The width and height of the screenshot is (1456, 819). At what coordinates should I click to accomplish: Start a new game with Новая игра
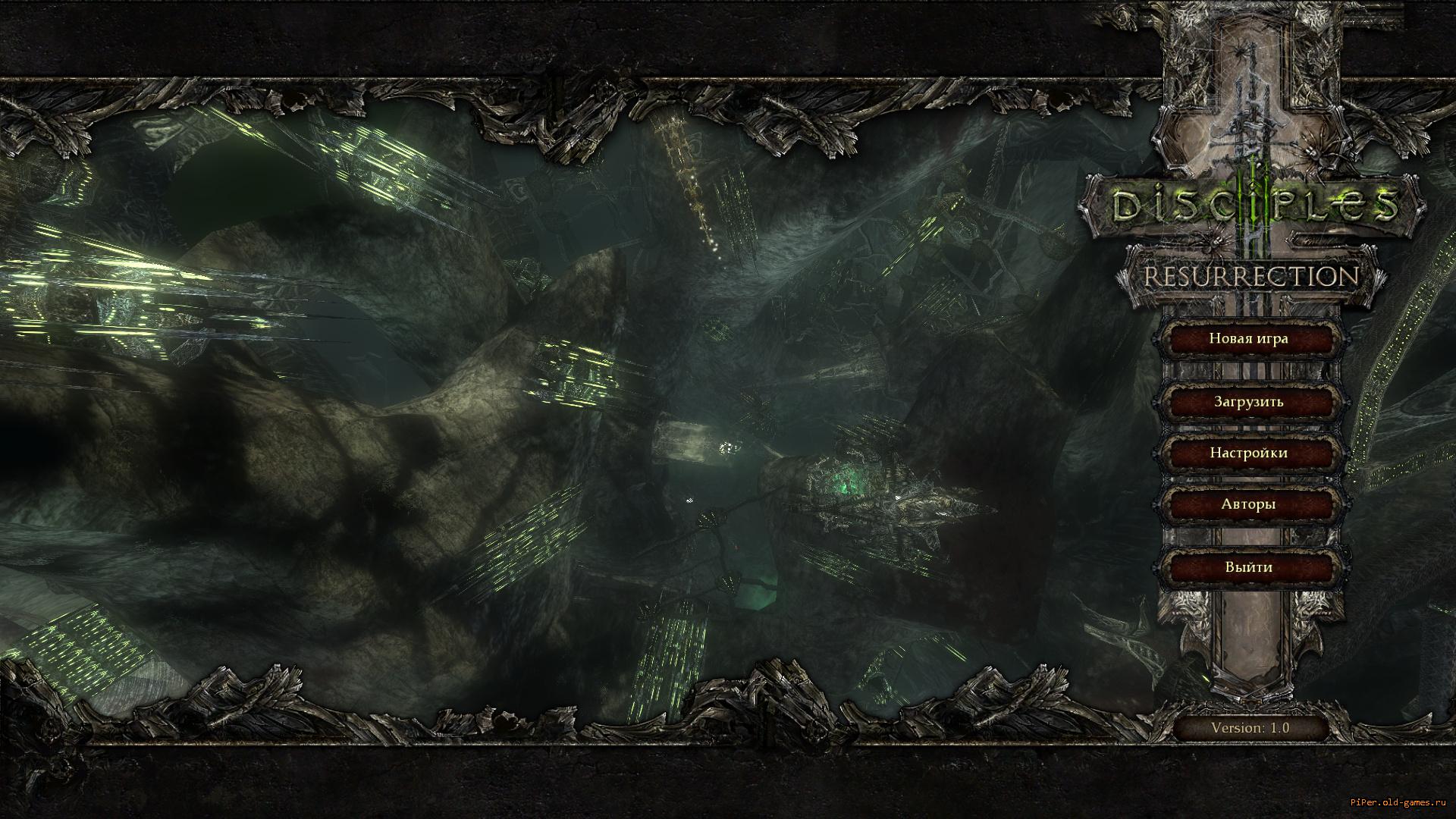pyautogui.click(x=1248, y=338)
